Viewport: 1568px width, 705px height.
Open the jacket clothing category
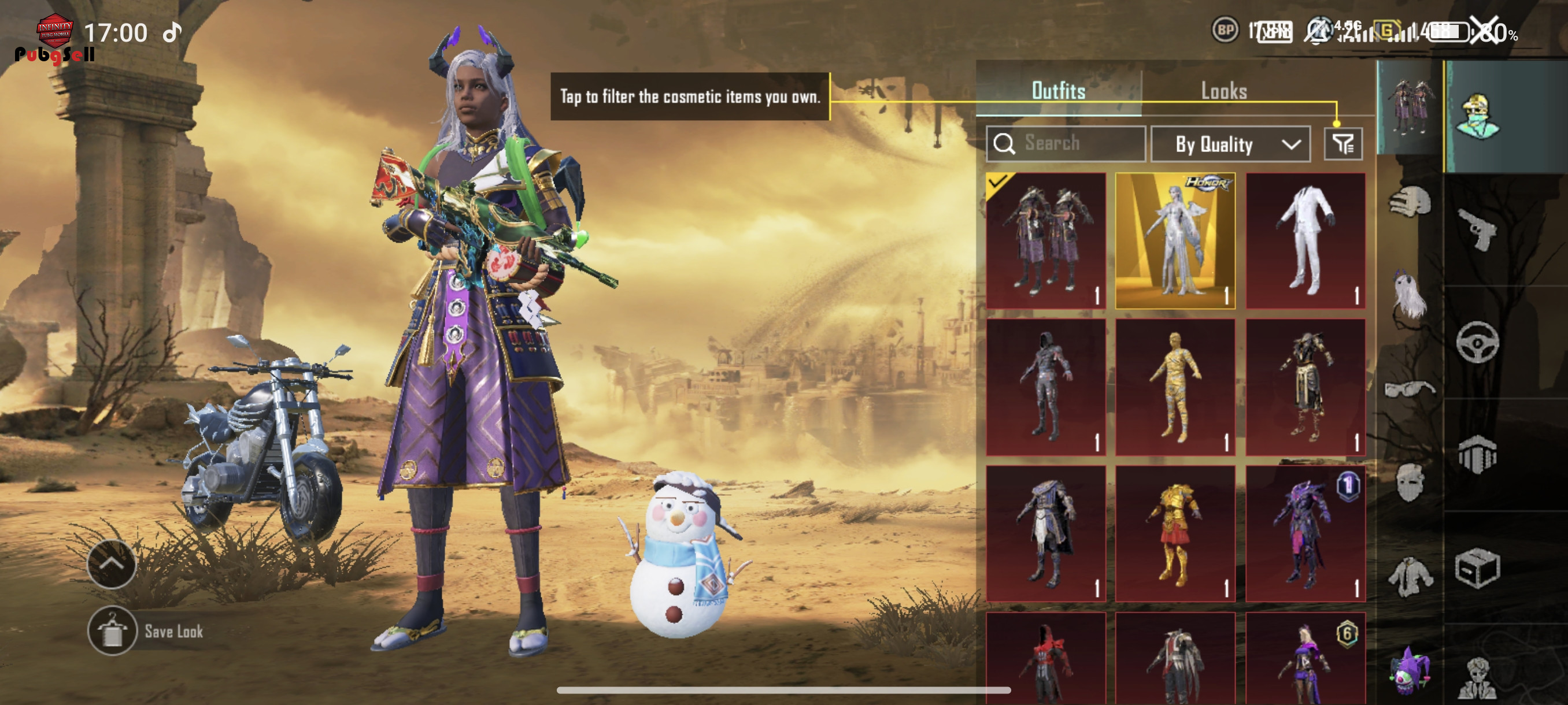click(1410, 576)
